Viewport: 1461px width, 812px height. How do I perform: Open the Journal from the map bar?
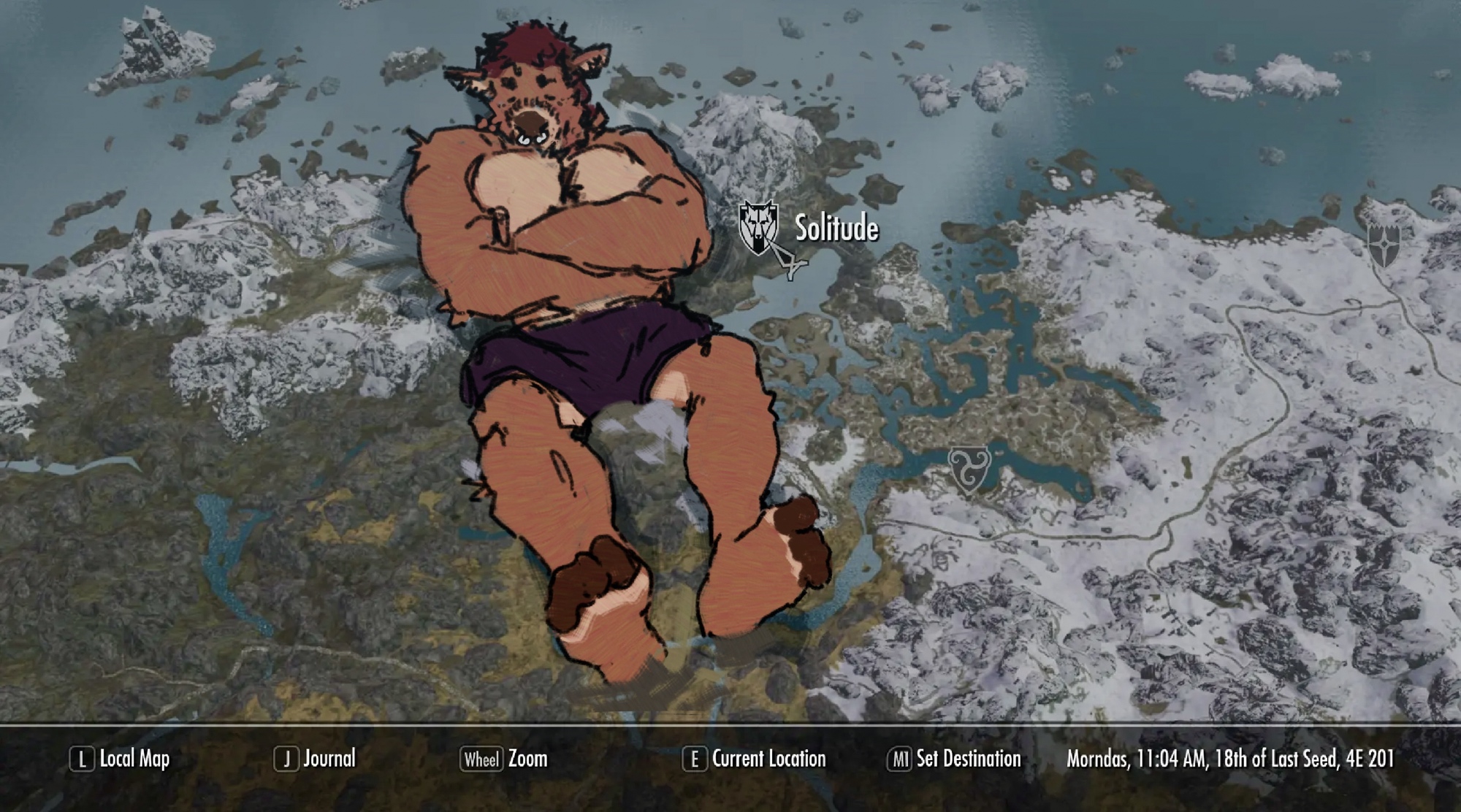[x=316, y=759]
